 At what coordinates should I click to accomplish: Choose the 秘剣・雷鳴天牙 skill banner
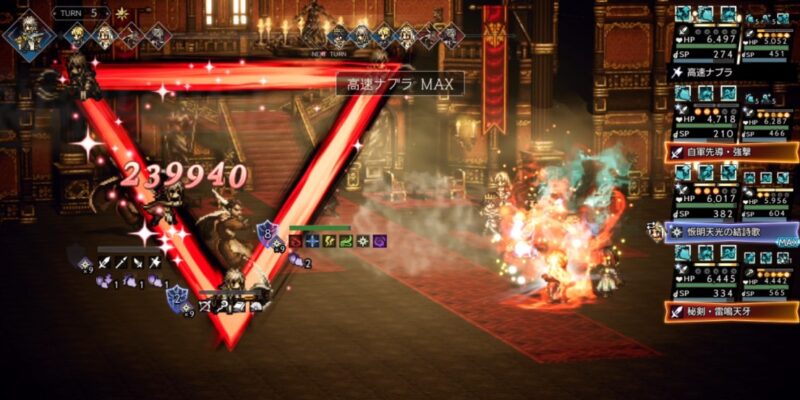pos(732,310)
